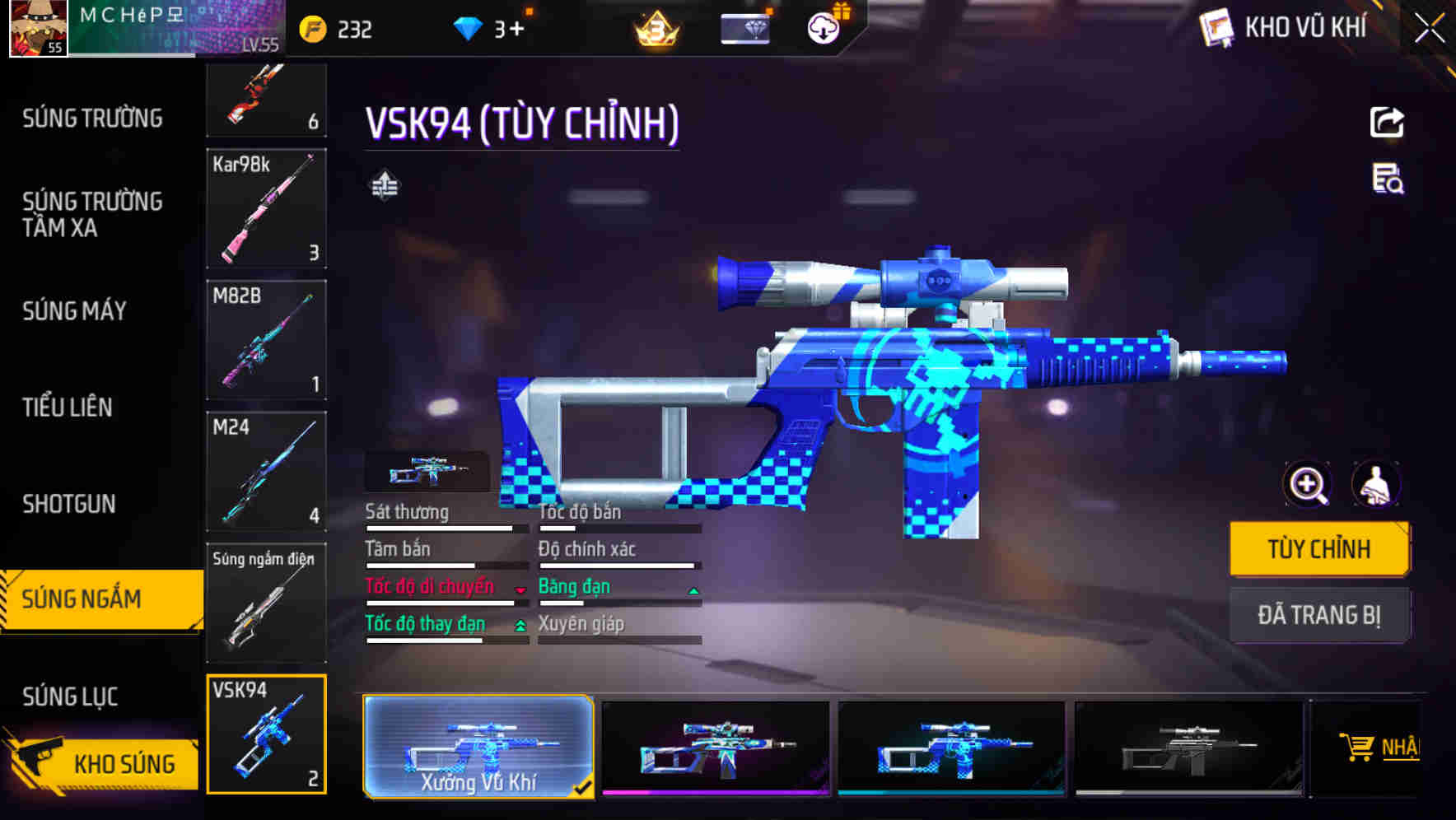1456x820 pixels.
Task: Zoom the VSK94 with the magnifier icon
Action: click(1306, 485)
